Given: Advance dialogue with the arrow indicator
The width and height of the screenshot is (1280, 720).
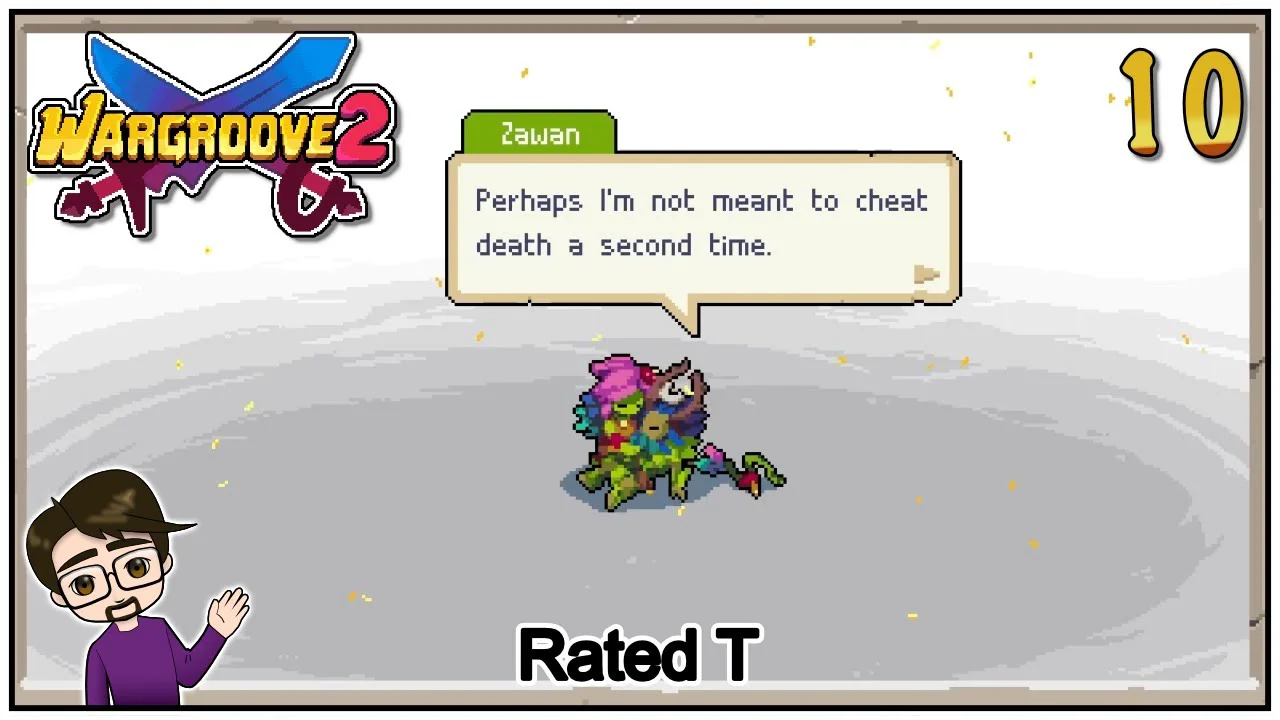Looking at the screenshot, I should click(927, 275).
